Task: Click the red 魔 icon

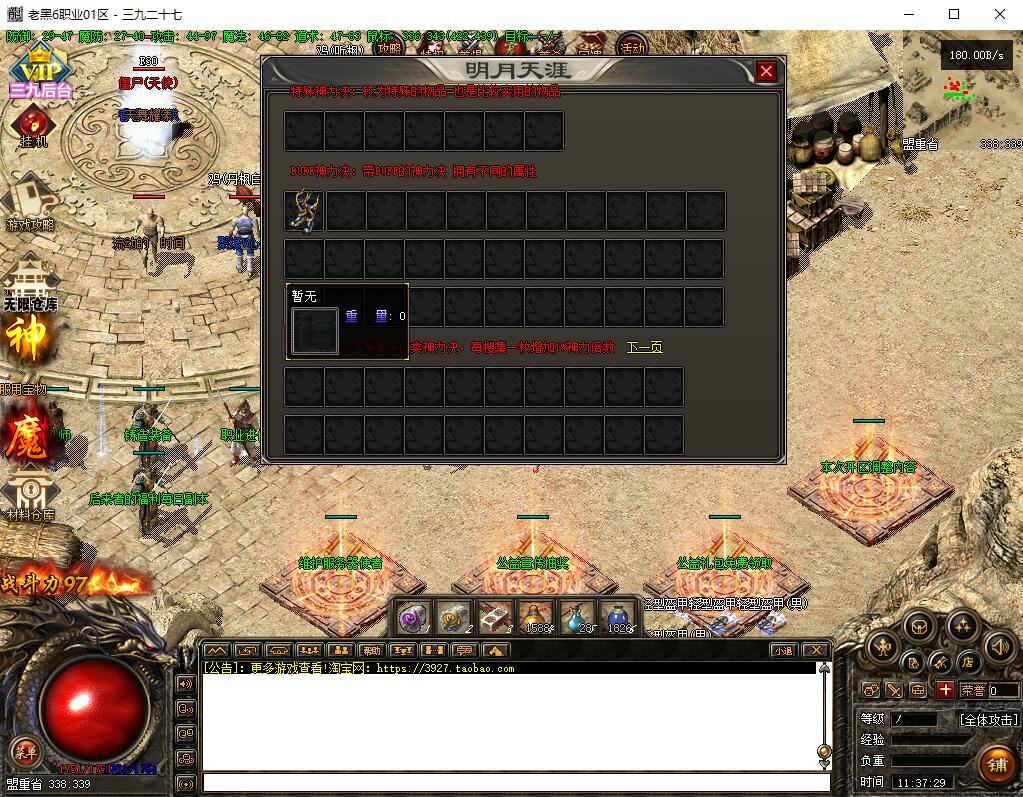Action: (25, 438)
